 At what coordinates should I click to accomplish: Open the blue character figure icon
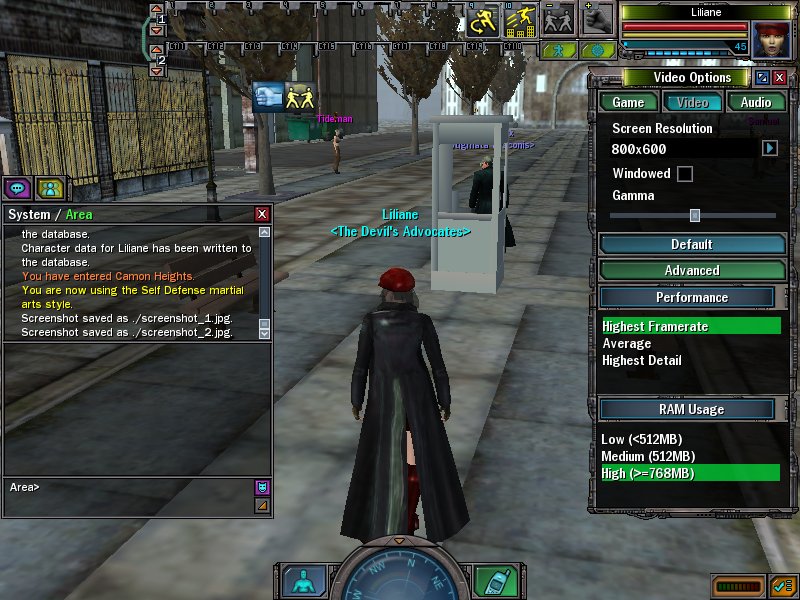tap(299, 581)
